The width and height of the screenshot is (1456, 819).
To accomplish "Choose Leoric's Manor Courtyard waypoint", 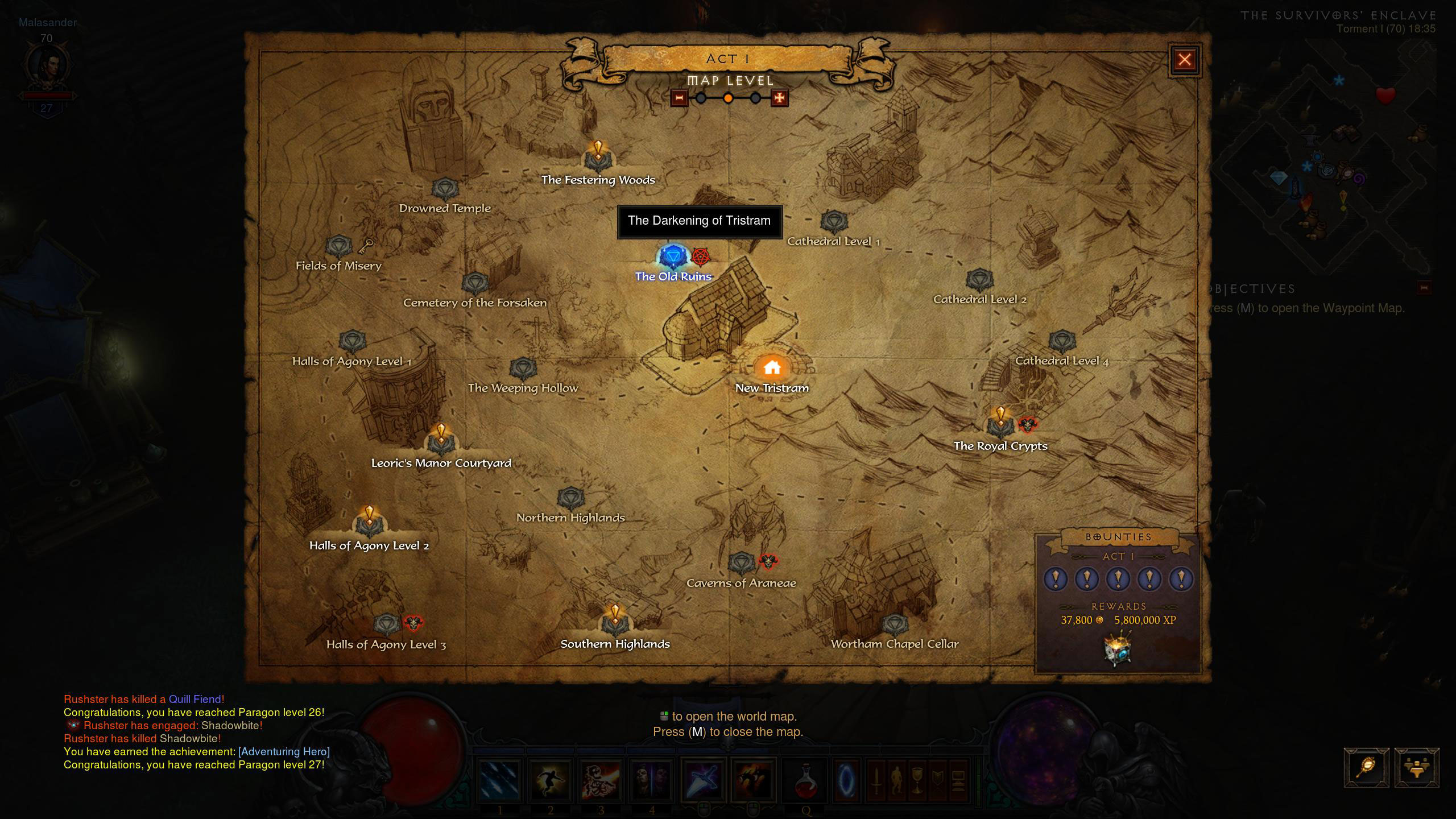I will pyautogui.click(x=441, y=442).
